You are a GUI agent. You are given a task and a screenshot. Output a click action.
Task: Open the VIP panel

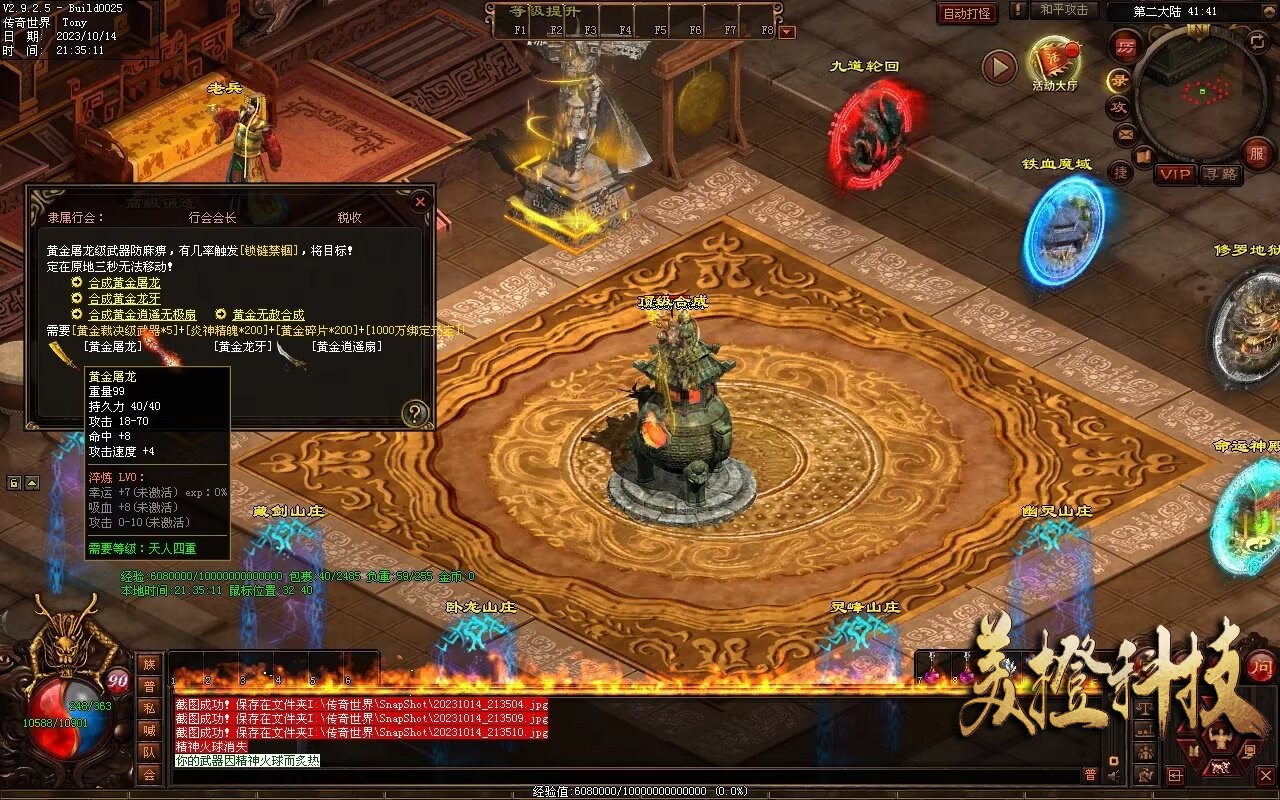tap(1175, 174)
